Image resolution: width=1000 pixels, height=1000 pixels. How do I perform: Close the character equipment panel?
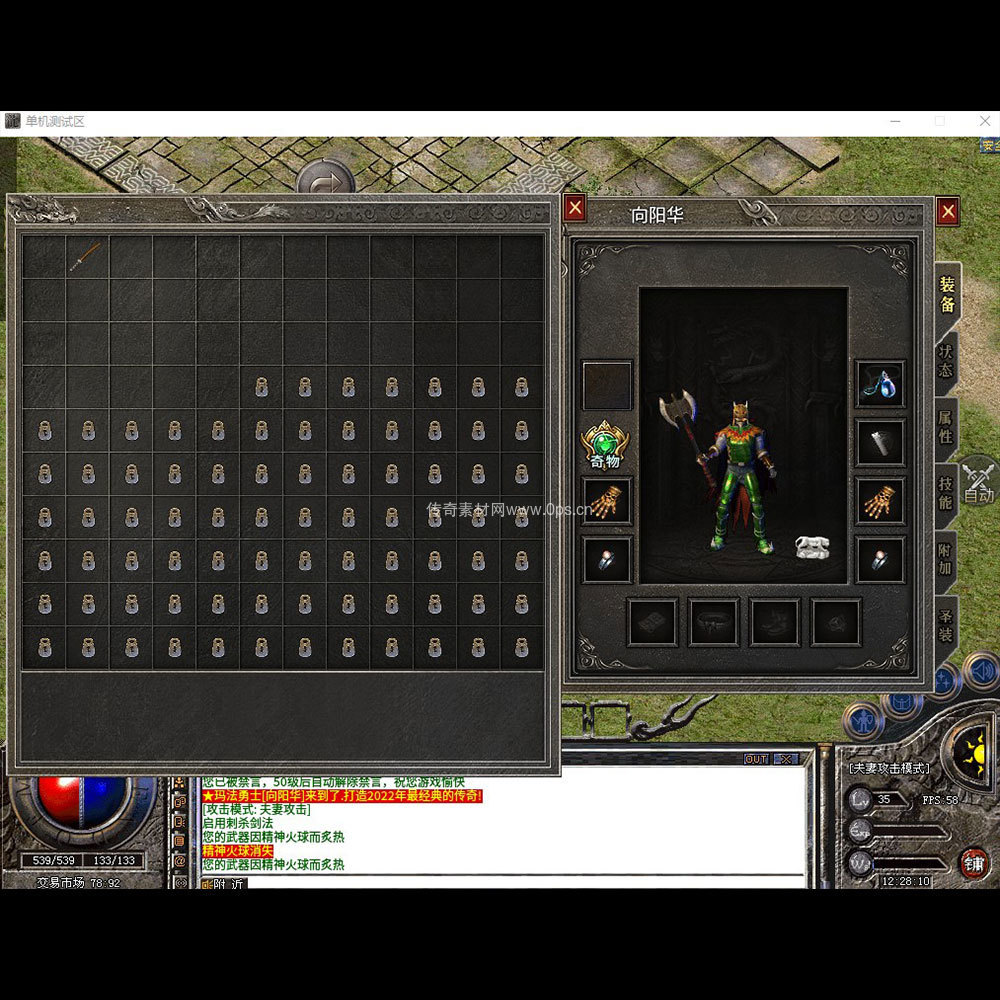948,211
